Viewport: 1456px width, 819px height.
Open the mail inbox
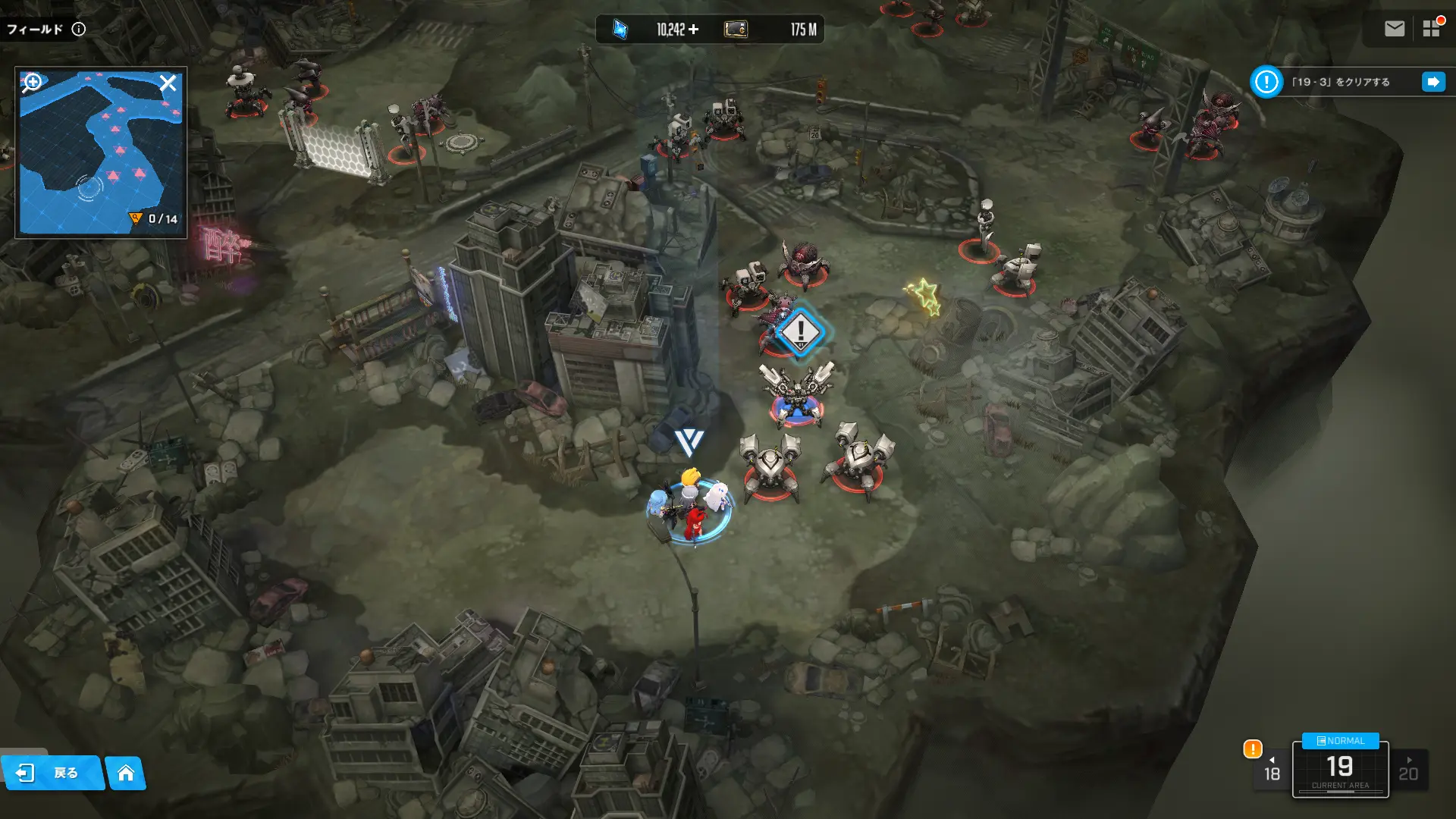coord(1394,29)
